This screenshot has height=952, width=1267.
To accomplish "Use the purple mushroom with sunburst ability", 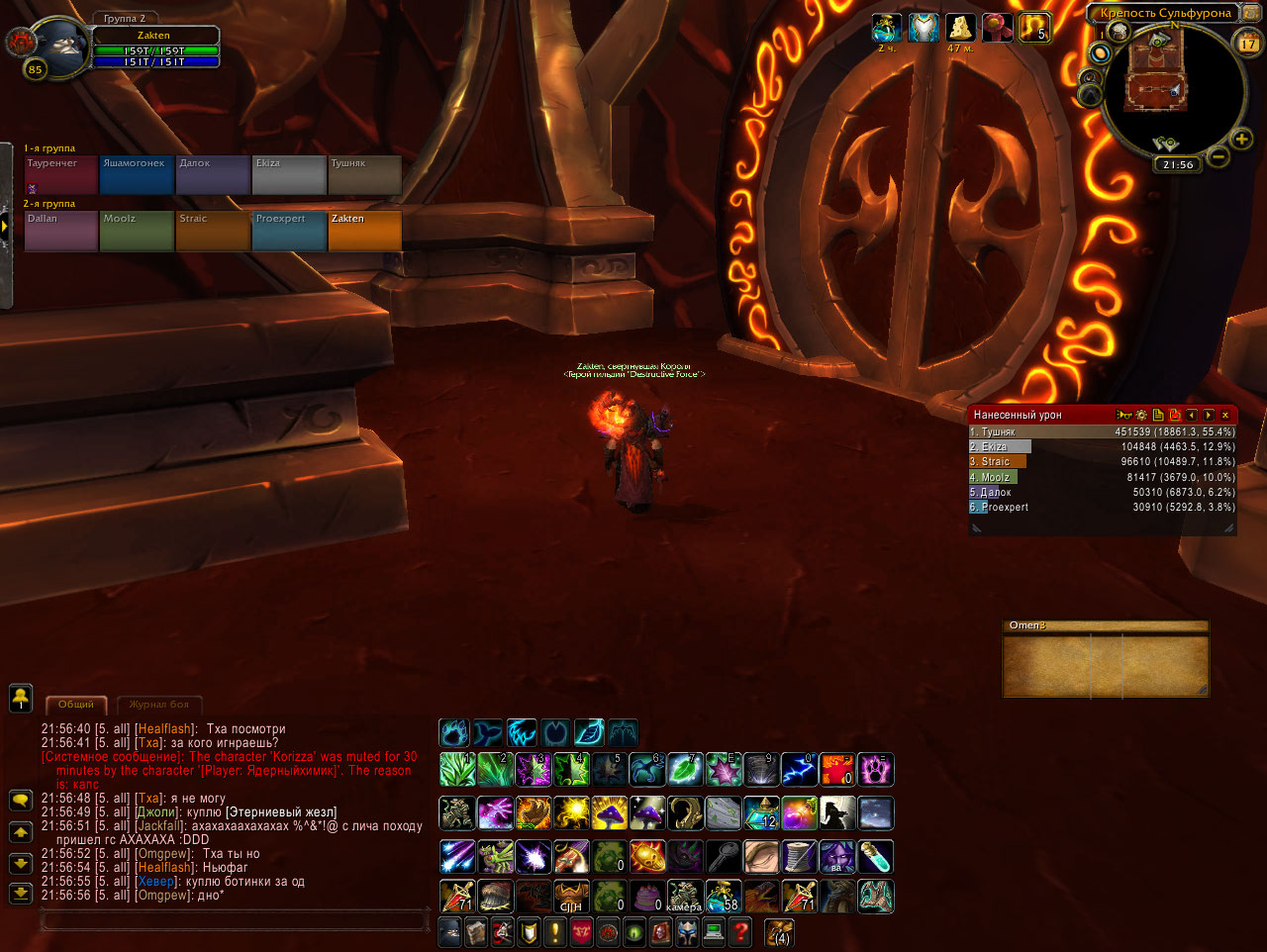I will pyautogui.click(x=610, y=813).
